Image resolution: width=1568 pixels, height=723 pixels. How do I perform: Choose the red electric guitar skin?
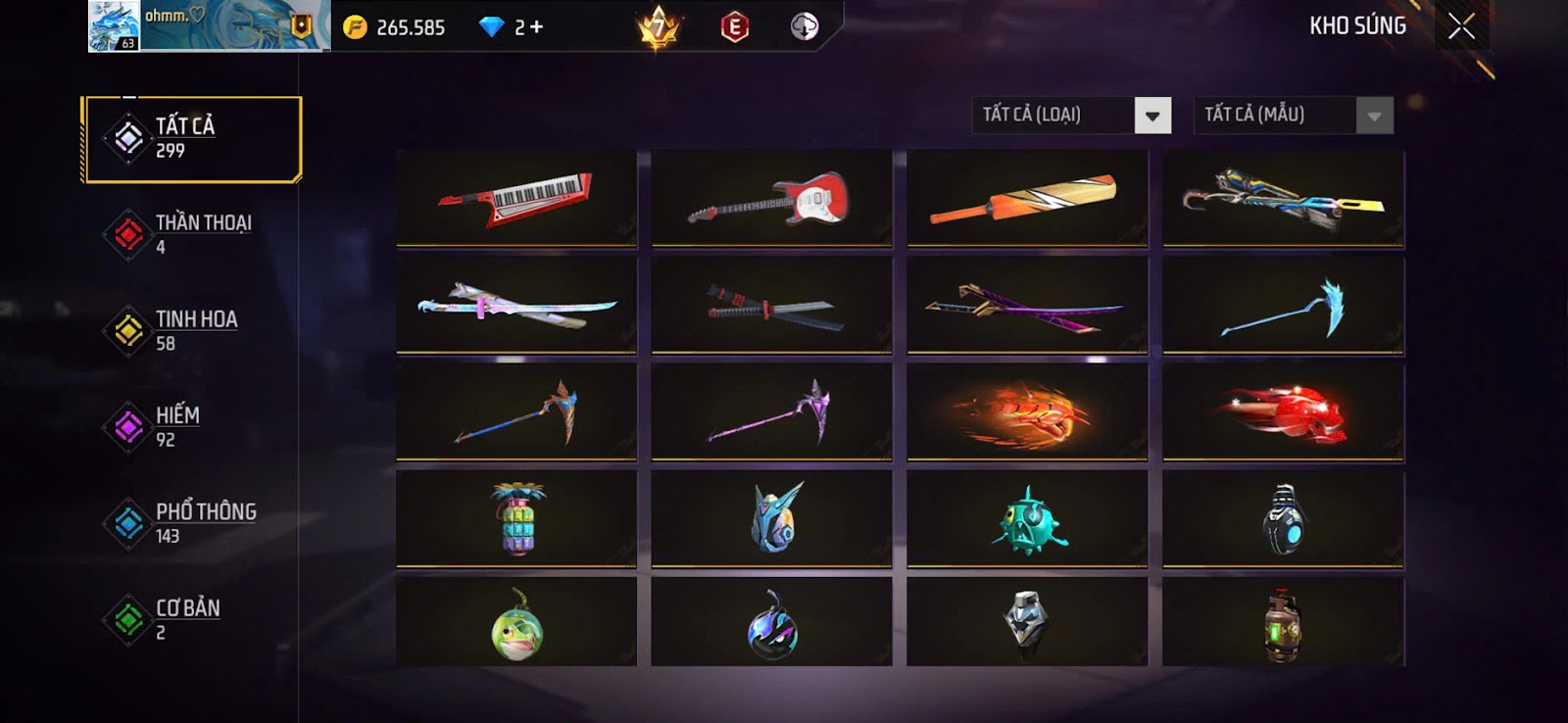pyautogui.click(x=771, y=198)
